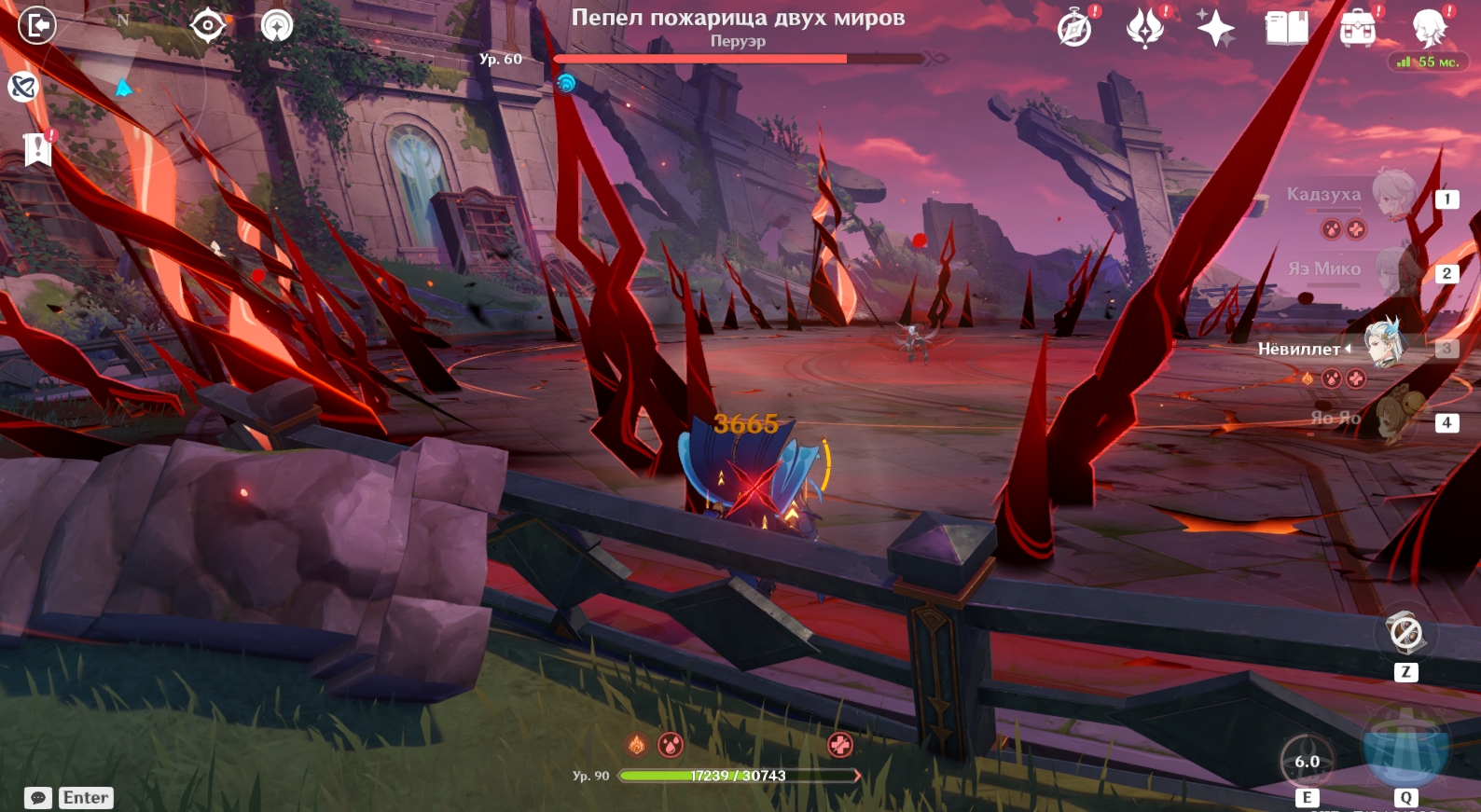
Task: Open the adventurer handbook book icon
Action: 1286,28
